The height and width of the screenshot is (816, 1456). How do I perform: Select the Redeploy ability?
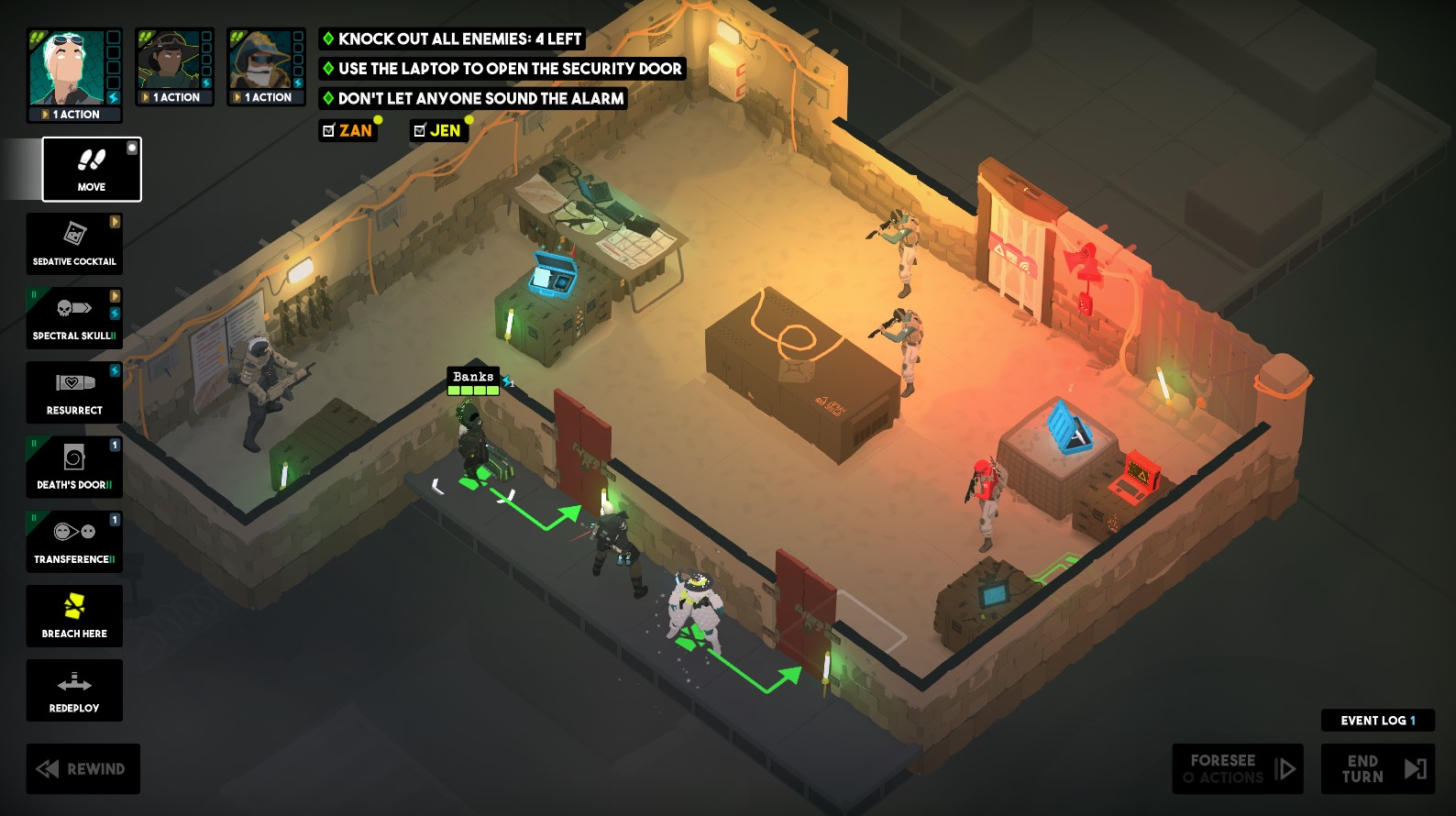[74, 689]
